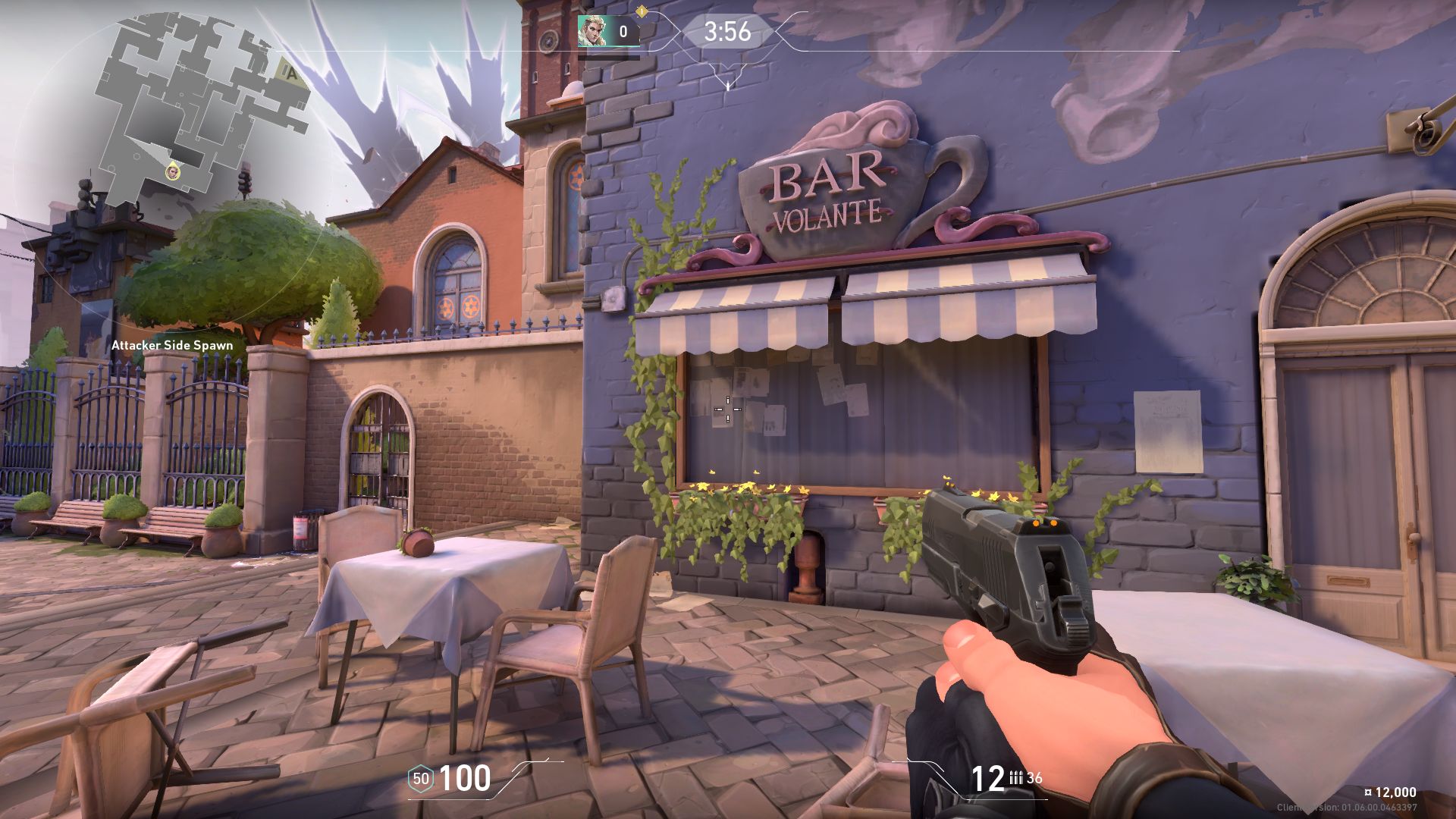
Task: Select the agent portrait on the scoreboard
Action: [x=592, y=31]
